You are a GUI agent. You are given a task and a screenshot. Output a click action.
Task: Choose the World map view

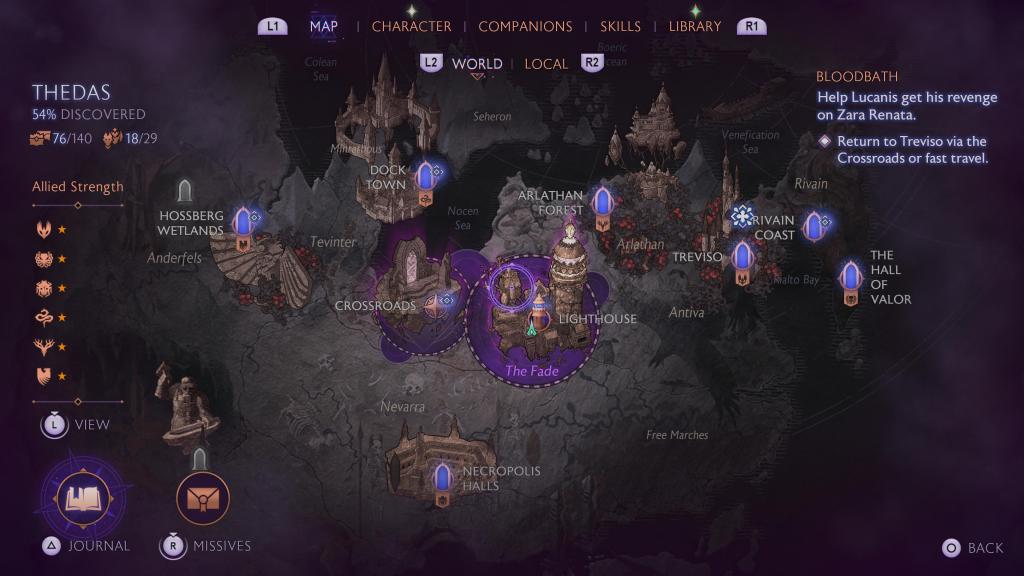pos(477,63)
